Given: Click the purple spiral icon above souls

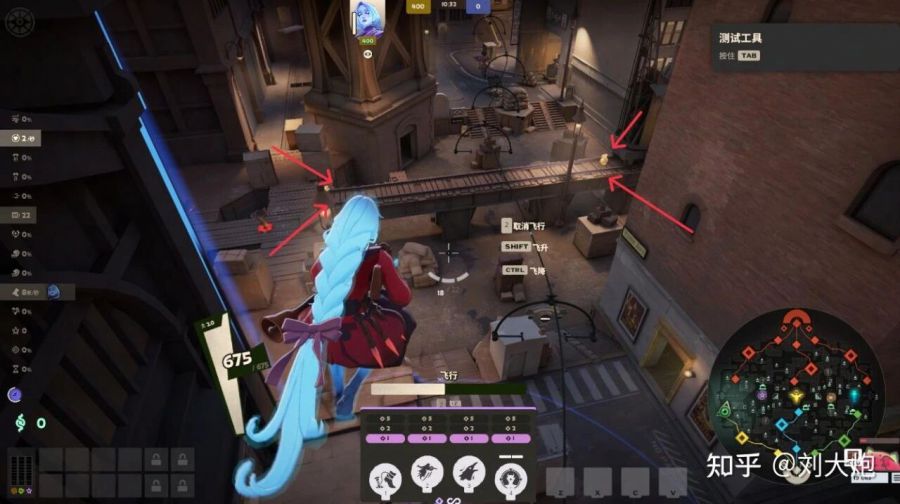Looking at the screenshot, I should pyautogui.click(x=16, y=395).
